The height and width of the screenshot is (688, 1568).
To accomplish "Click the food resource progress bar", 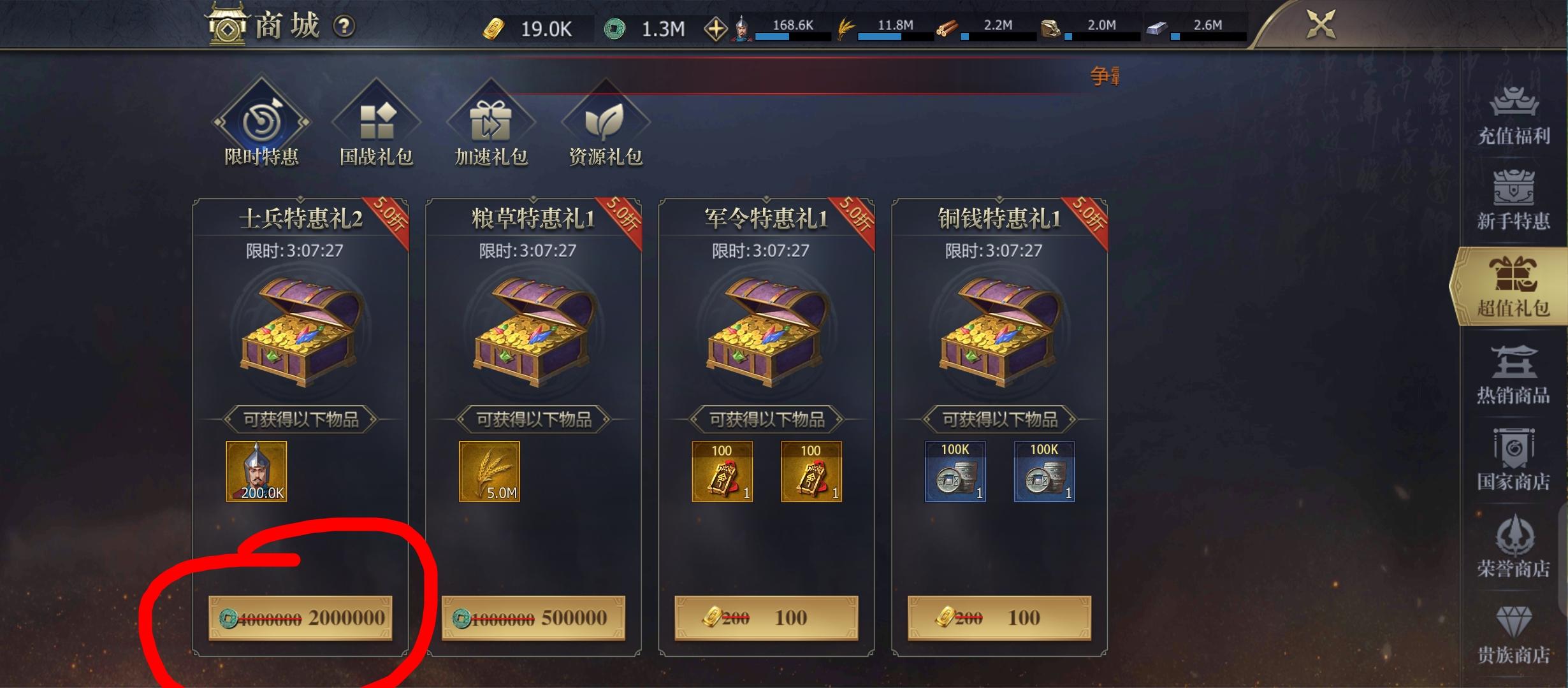I will click(x=886, y=37).
